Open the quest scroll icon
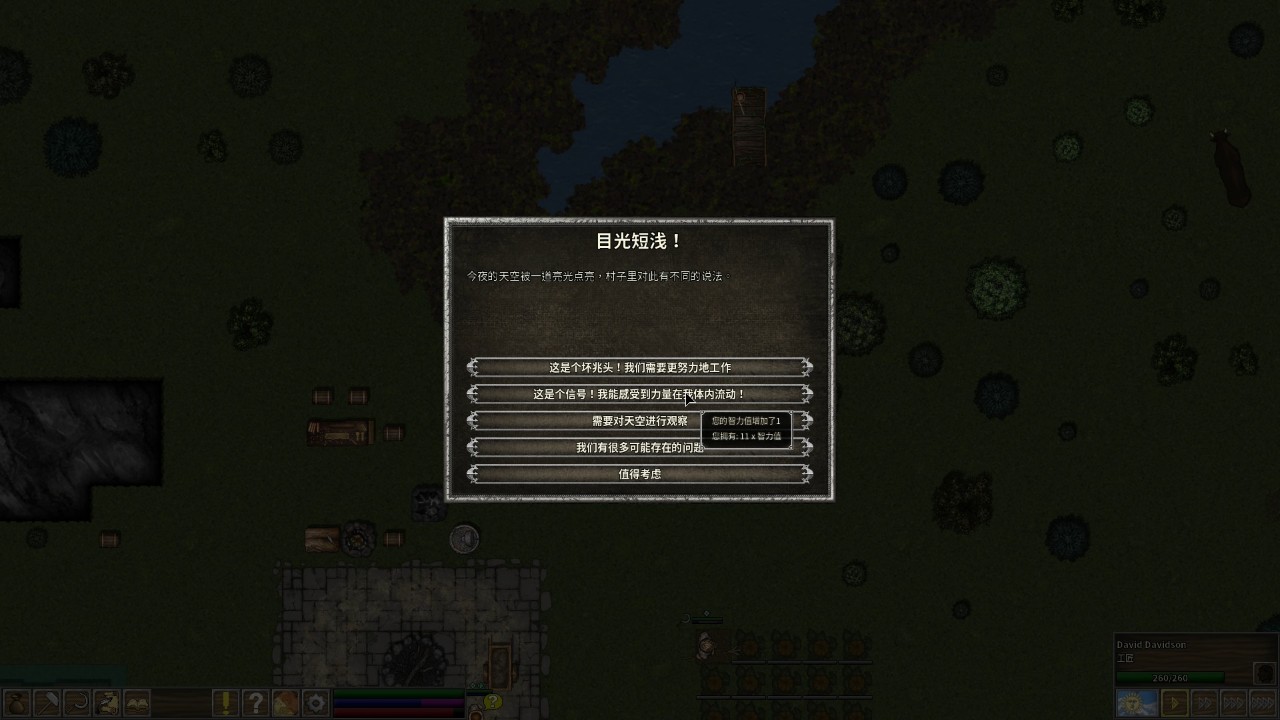This screenshot has width=1280, height=720. point(106,705)
